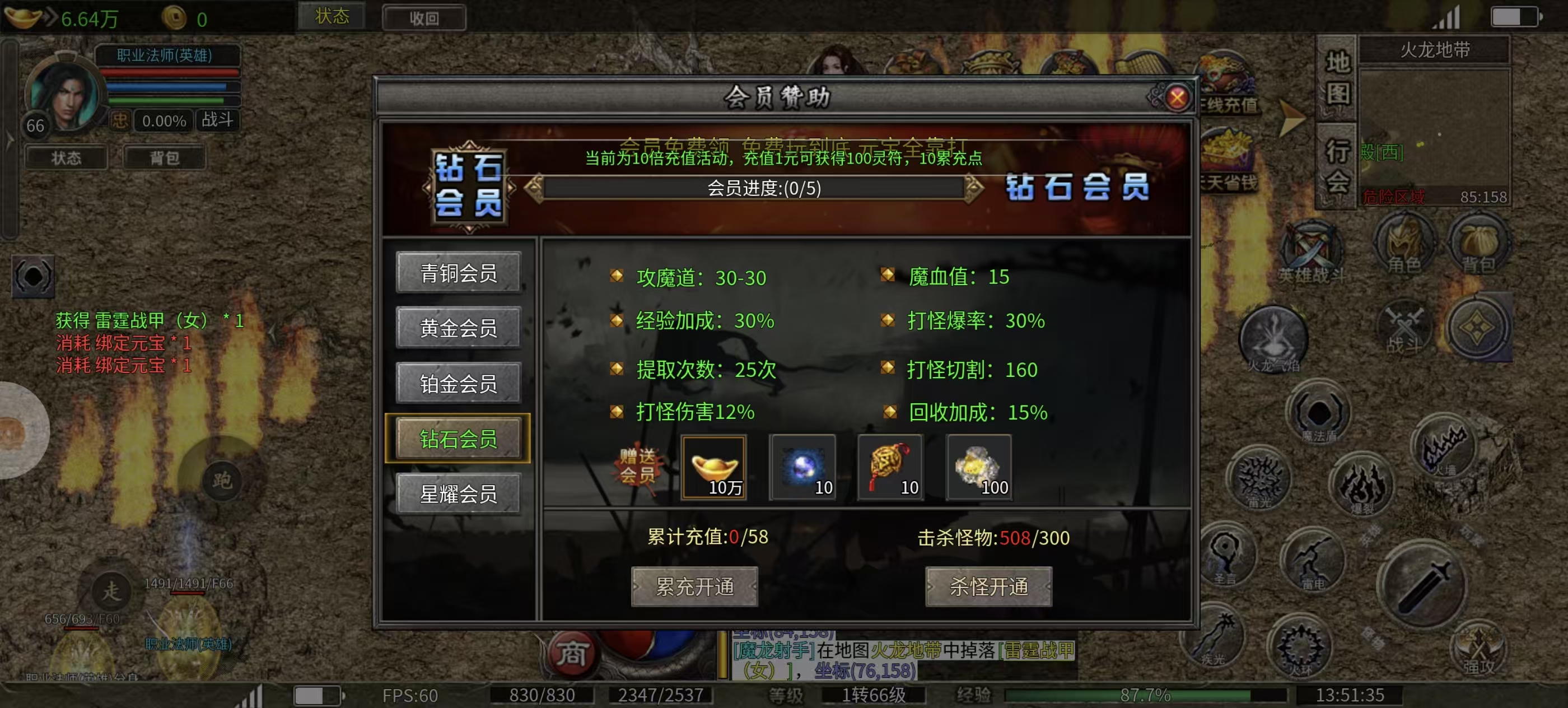Screen dimensions: 1568x708
Task: Toggle 跑 run mode on the movement pad
Action: (223, 481)
